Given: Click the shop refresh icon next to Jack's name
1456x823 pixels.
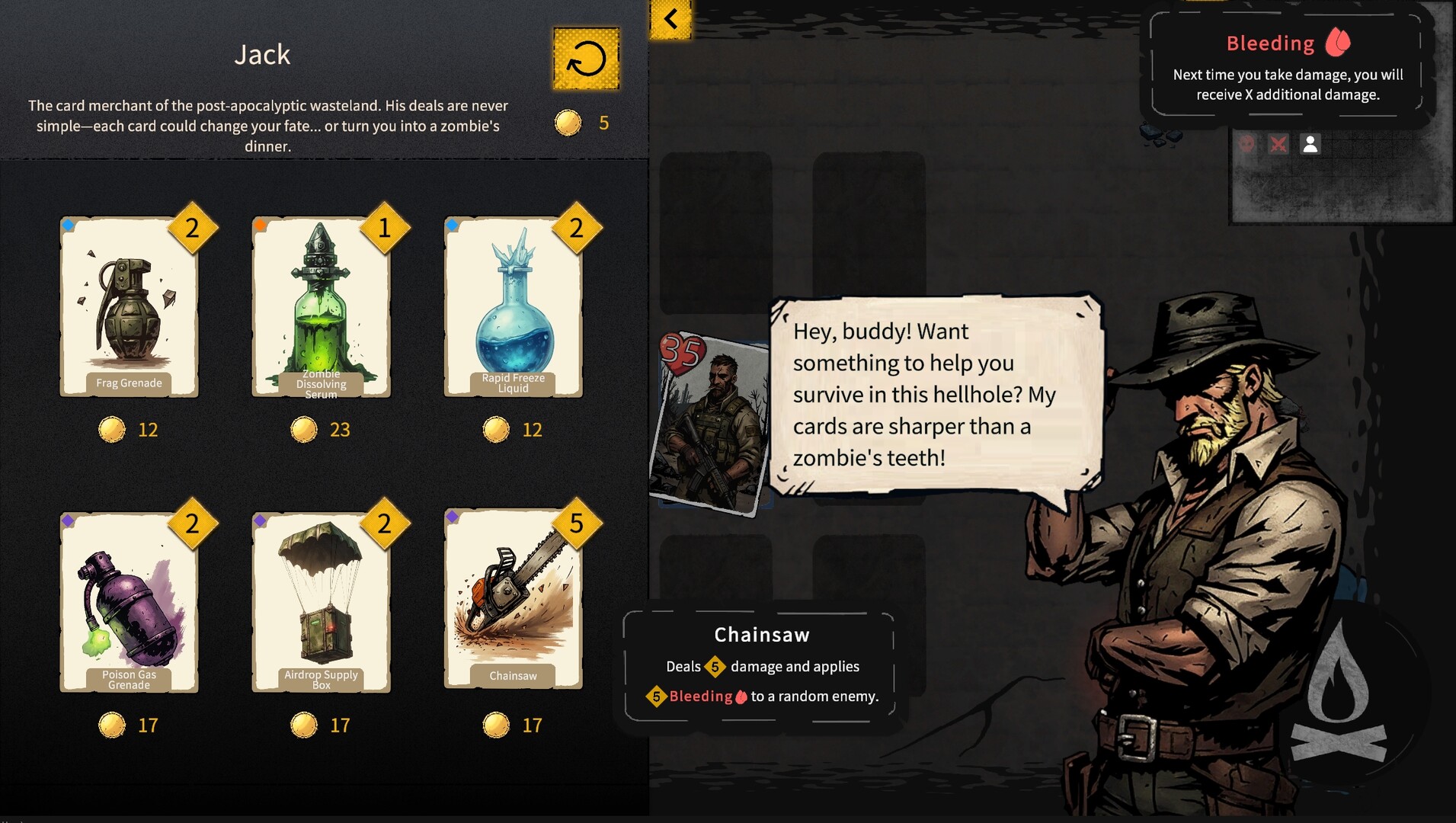Looking at the screenshot, I should (x=585, y=58).
